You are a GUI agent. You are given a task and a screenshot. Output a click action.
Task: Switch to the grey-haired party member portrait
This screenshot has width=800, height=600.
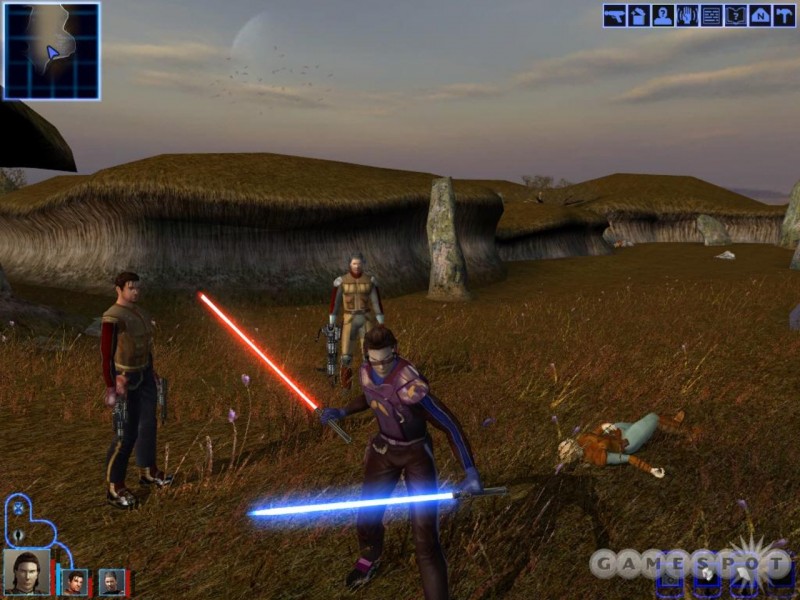pyautogui.click(x=111, y=581)
